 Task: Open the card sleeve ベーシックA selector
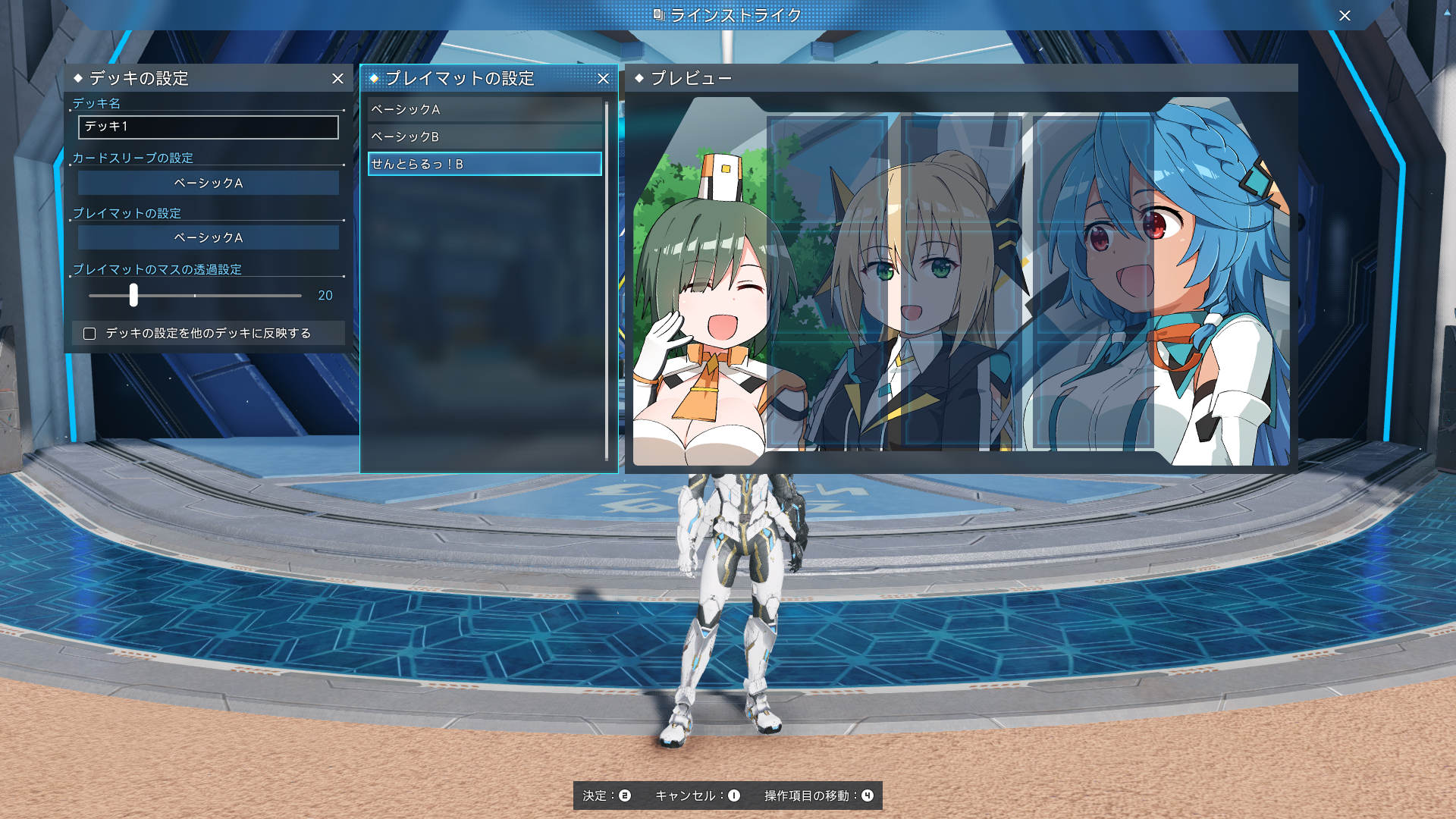pyautogui.click(x=208, y=184)
